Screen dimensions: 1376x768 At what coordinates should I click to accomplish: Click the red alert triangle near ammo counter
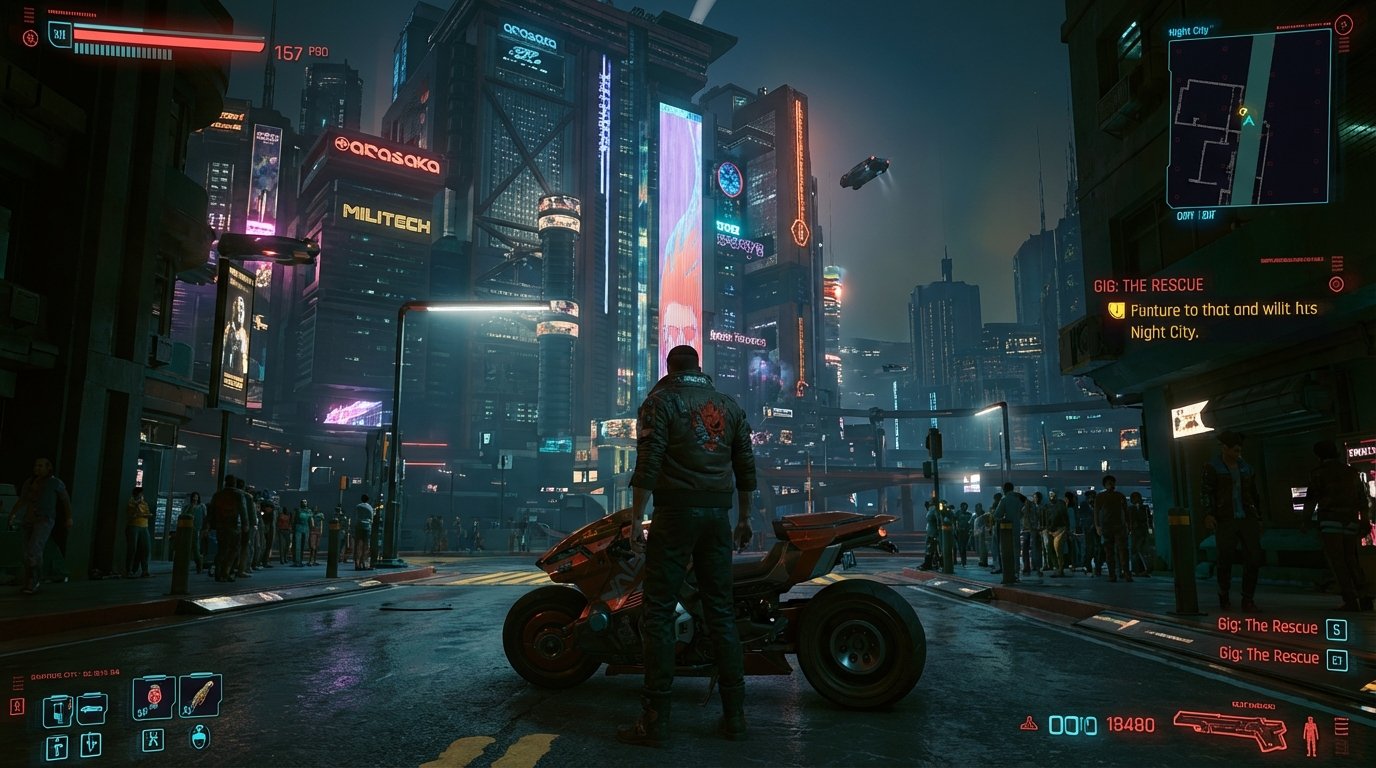1029,725
